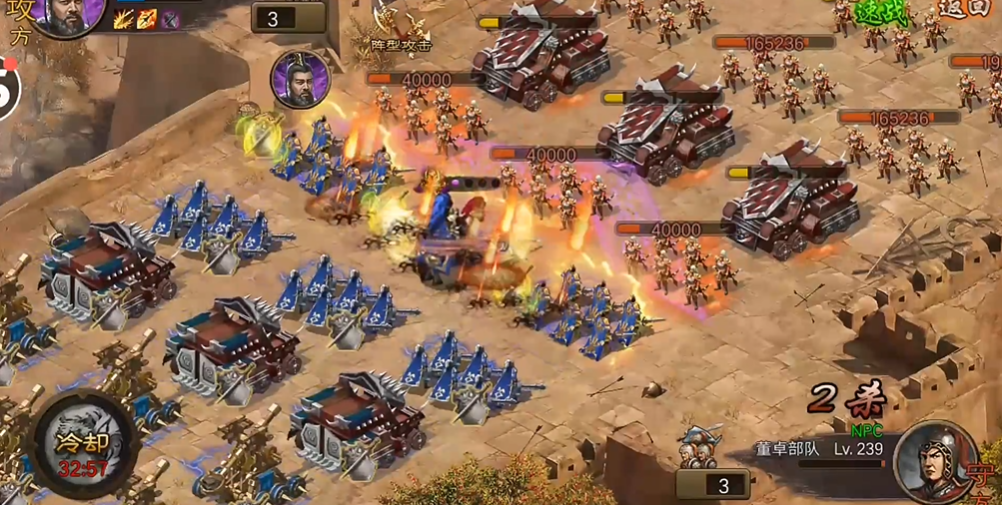Select the defending NPC general's portrait
Image resolution: width=1002 pixels, height=505 pixels.
pyautogui.click(x=936, y=462)
